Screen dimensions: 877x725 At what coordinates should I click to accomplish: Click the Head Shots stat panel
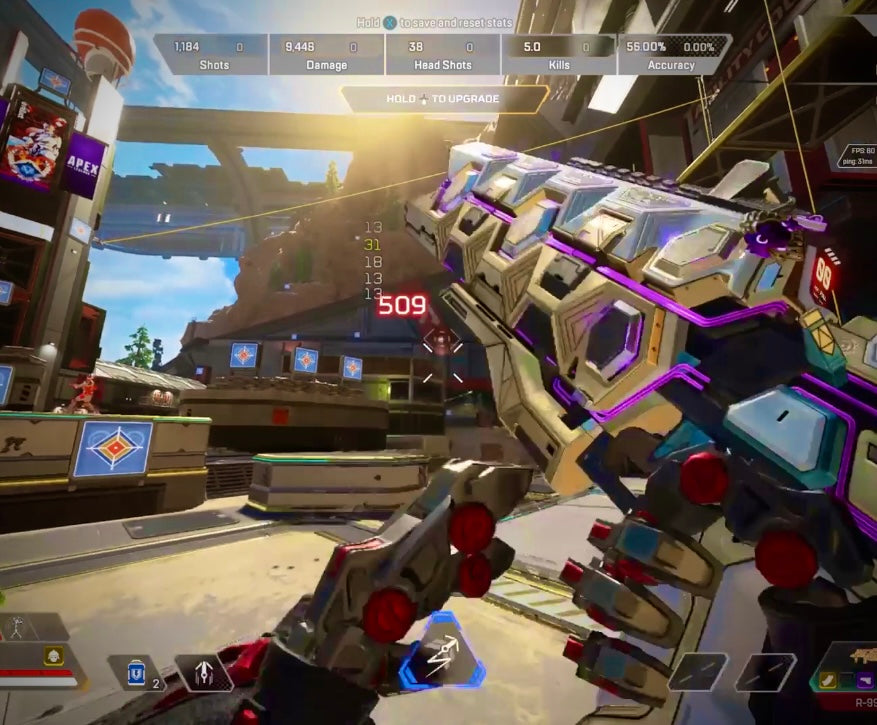(x=443, y=55)
